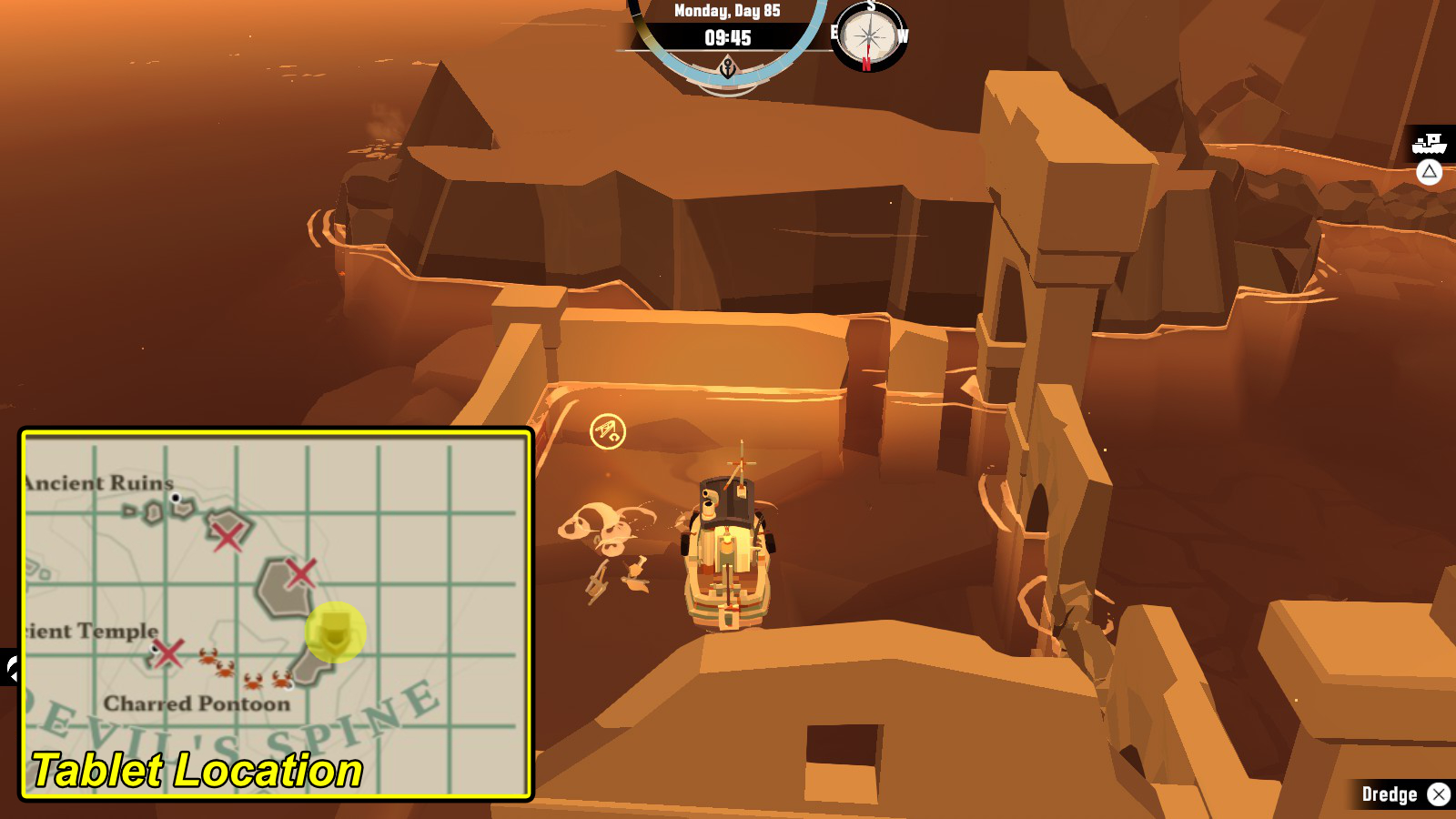Click the Ancient Ruins island dot
This screenshot has height=819, width=1456.
[176, 499]
